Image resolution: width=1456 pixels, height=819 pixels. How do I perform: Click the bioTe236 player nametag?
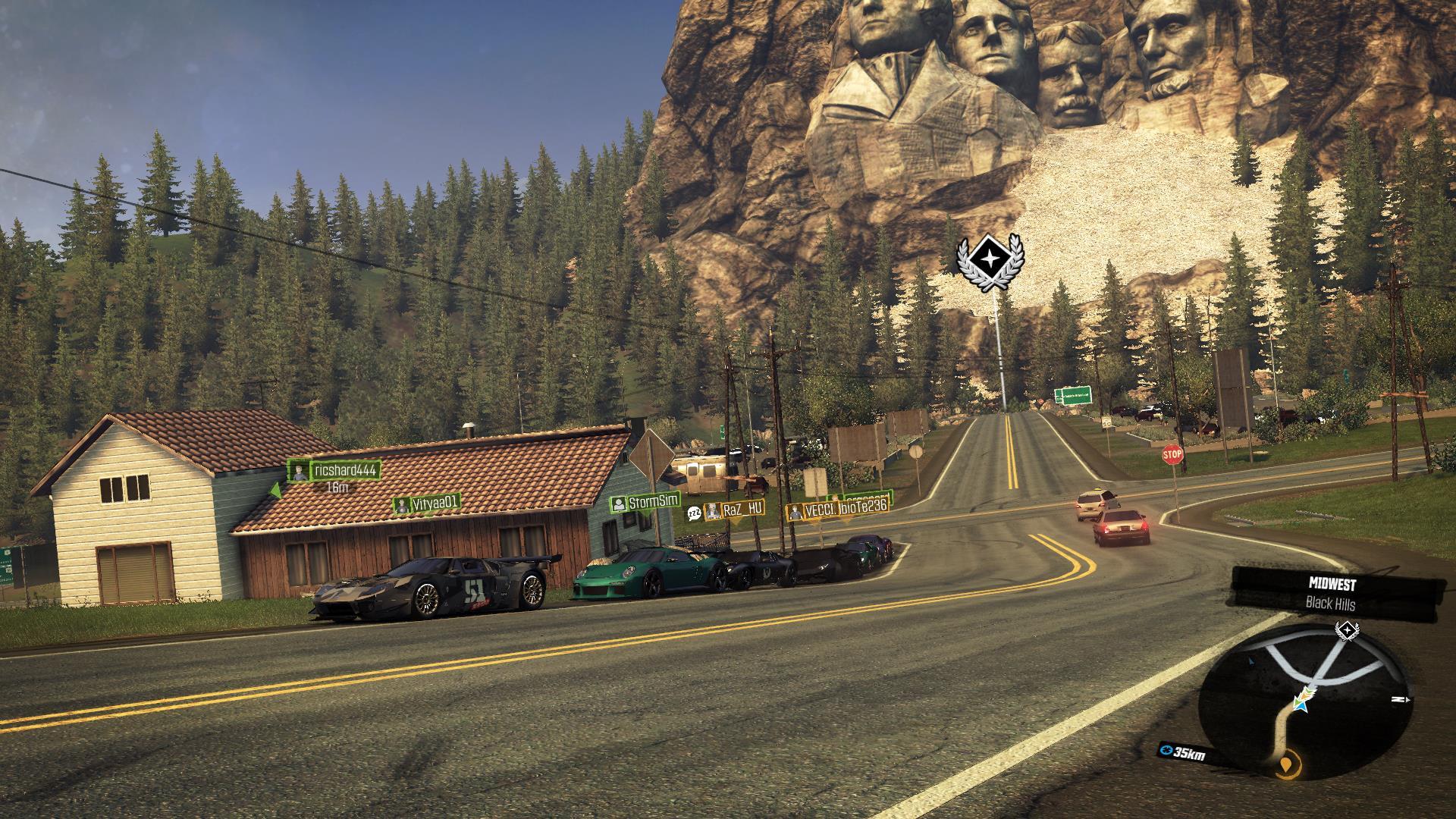pyautogui.click(x=863, y=507)
